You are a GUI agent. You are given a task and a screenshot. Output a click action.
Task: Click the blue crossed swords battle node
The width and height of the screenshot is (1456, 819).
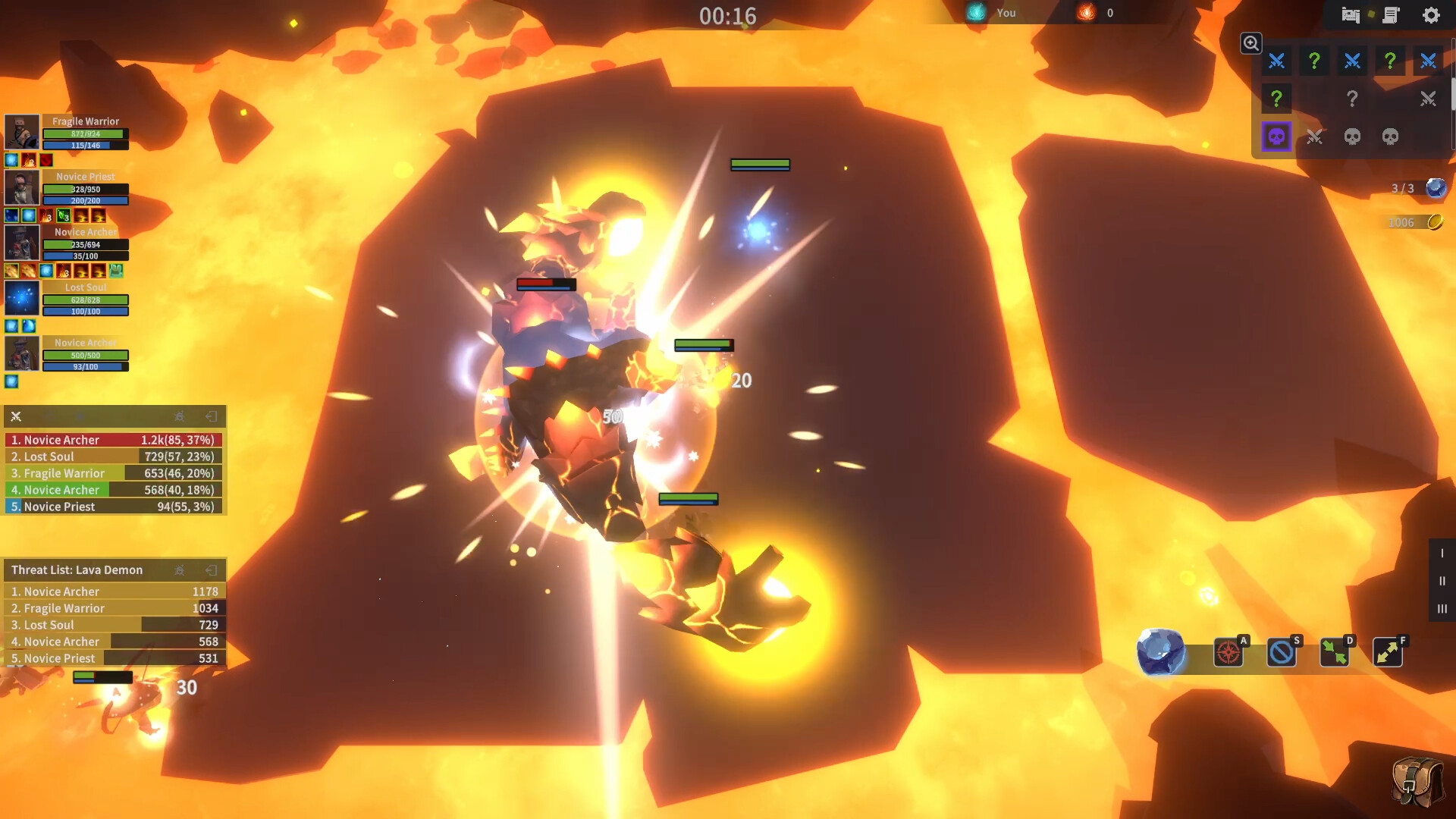tap(1277, 61)
